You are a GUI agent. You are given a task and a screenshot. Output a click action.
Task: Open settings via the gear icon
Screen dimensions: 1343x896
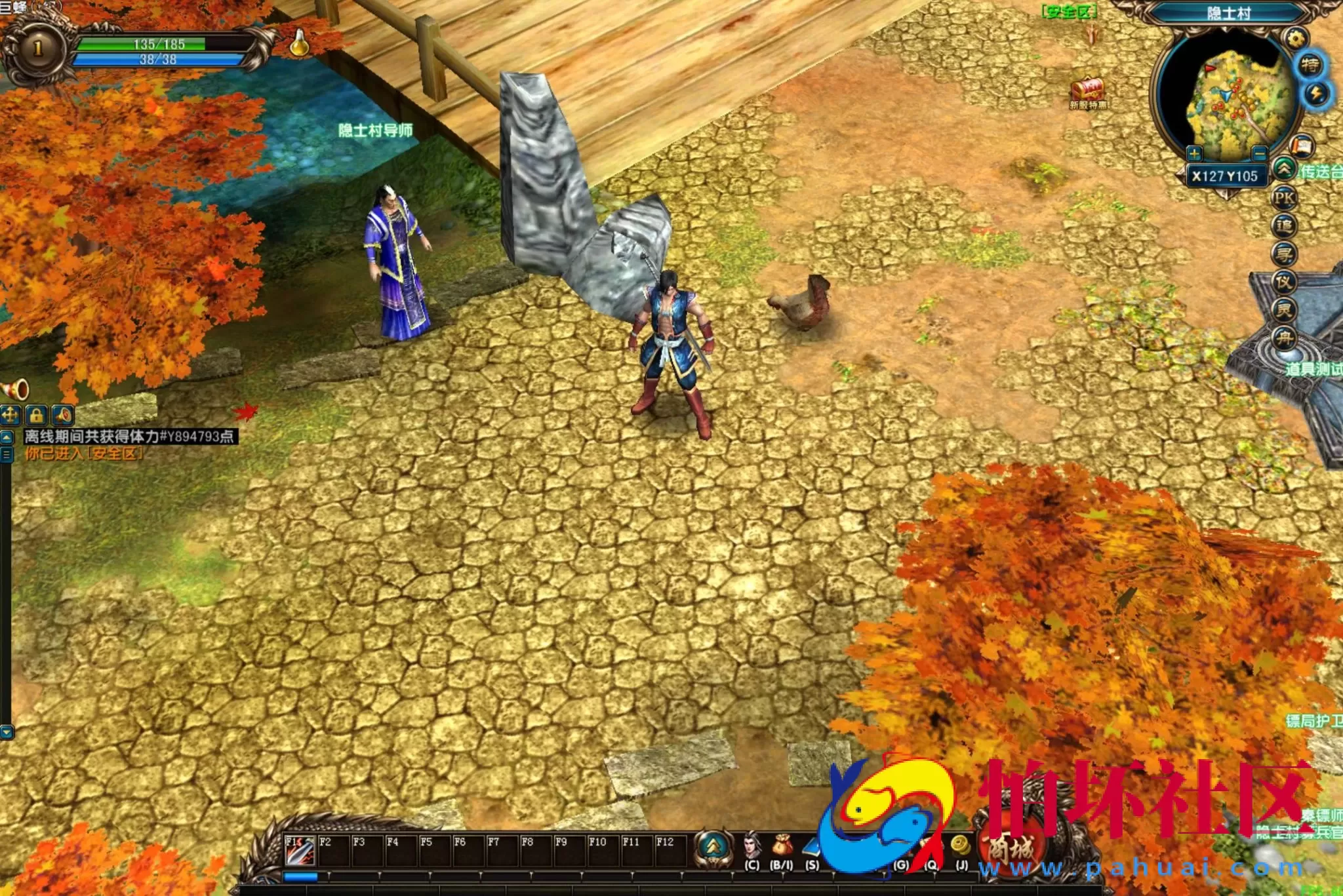tap(1295, 38)
